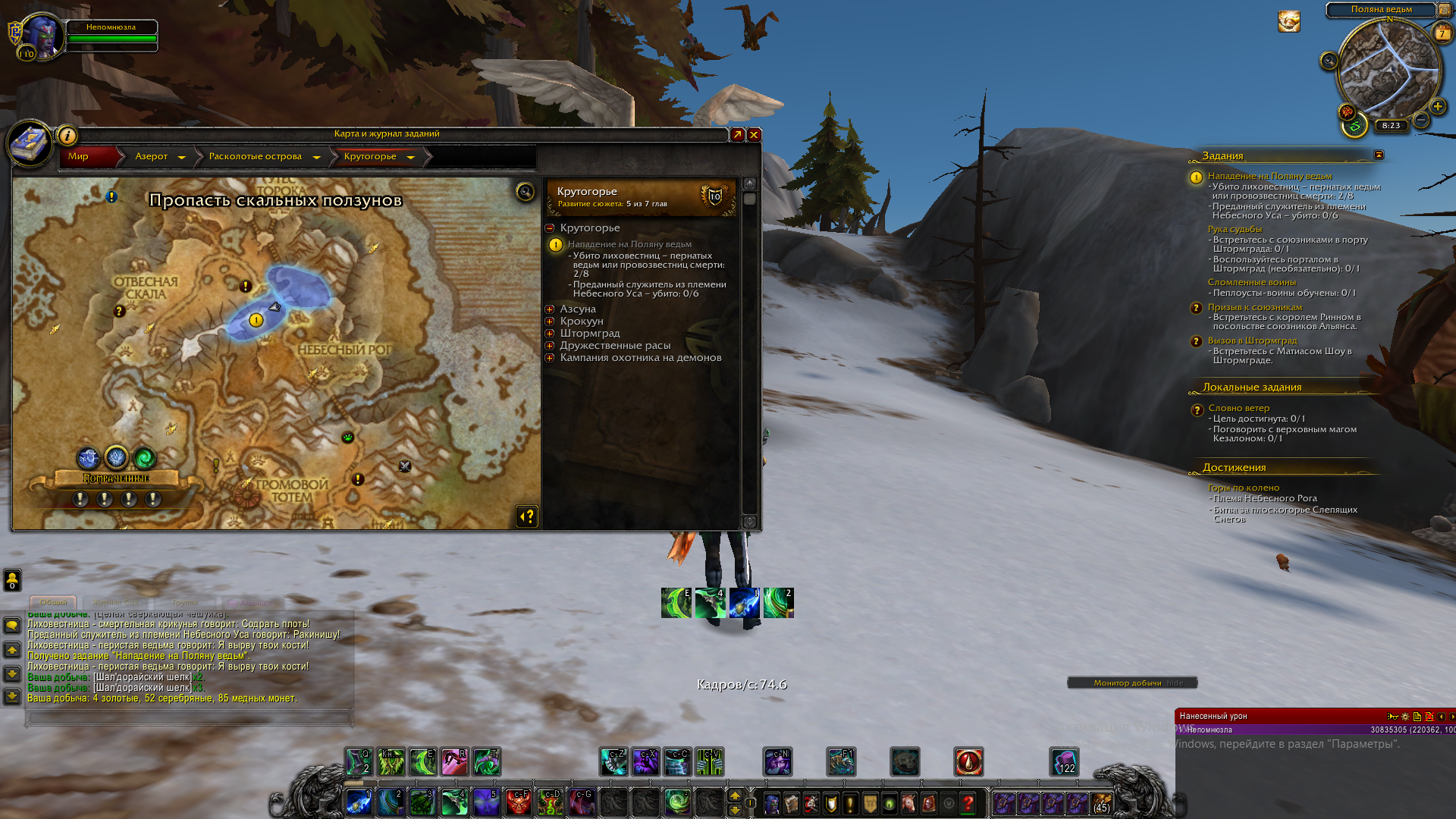Open the Крутогорье zone dropdown
The height and width of the screenshot is (819, 1456).
pyautogui.click(x=410, y=157)
